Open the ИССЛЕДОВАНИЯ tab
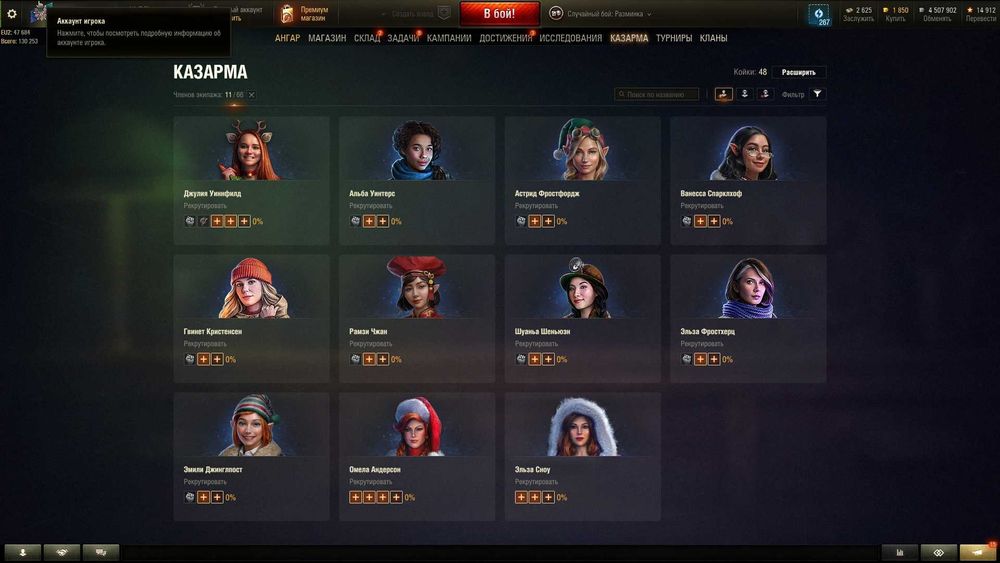The image size is (1000, 563). click(570, 38)
